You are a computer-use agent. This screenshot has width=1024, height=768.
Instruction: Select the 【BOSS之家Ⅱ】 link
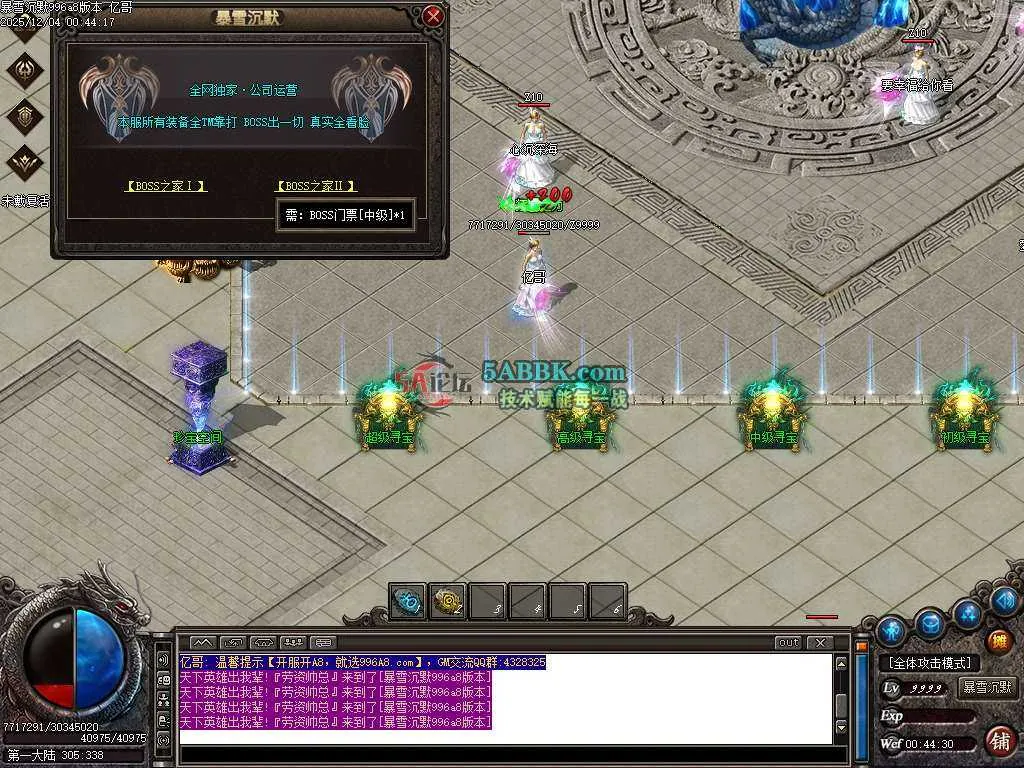(x=316, y=186)
